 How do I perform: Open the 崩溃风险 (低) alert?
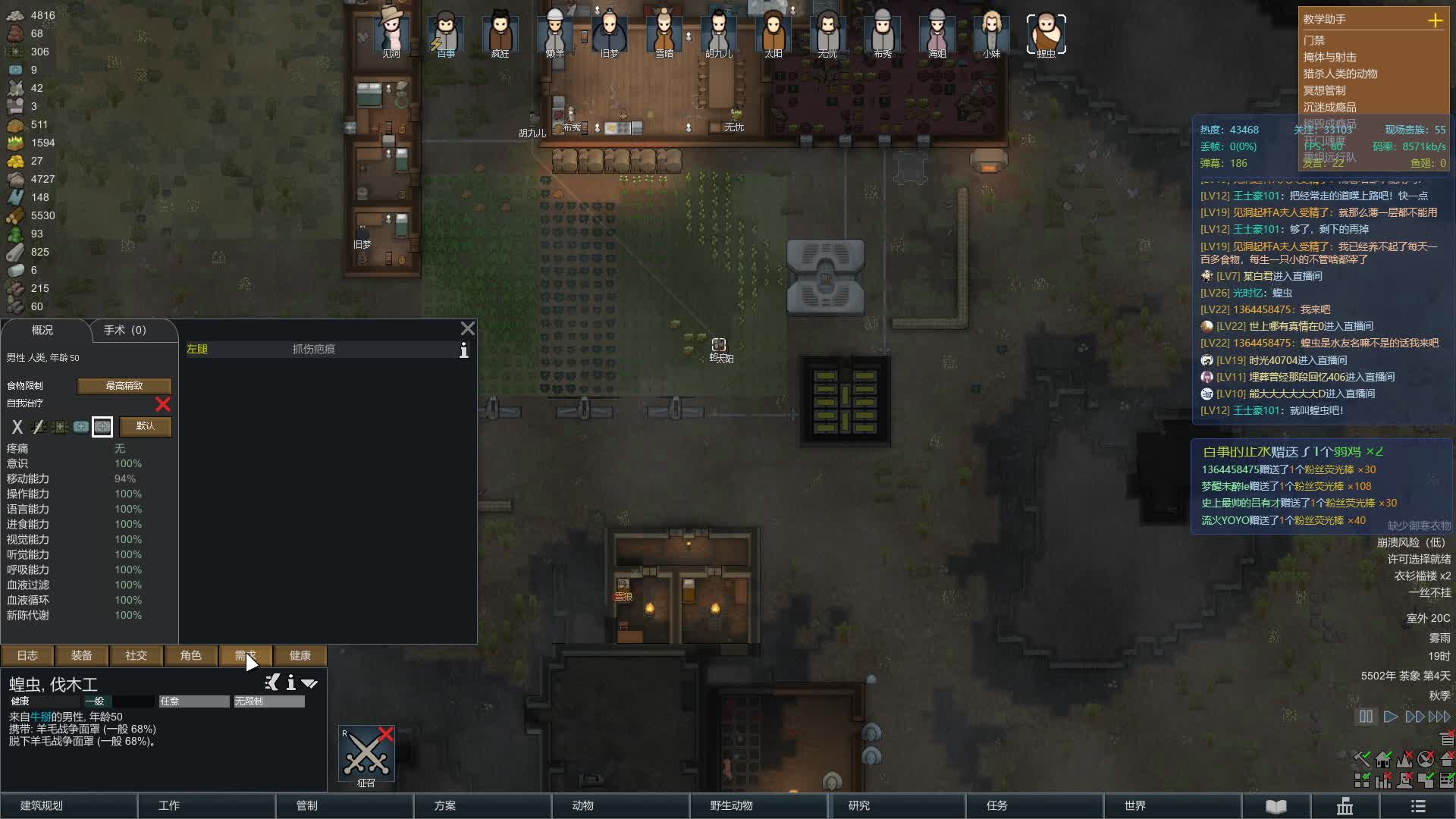[1410, 542]
